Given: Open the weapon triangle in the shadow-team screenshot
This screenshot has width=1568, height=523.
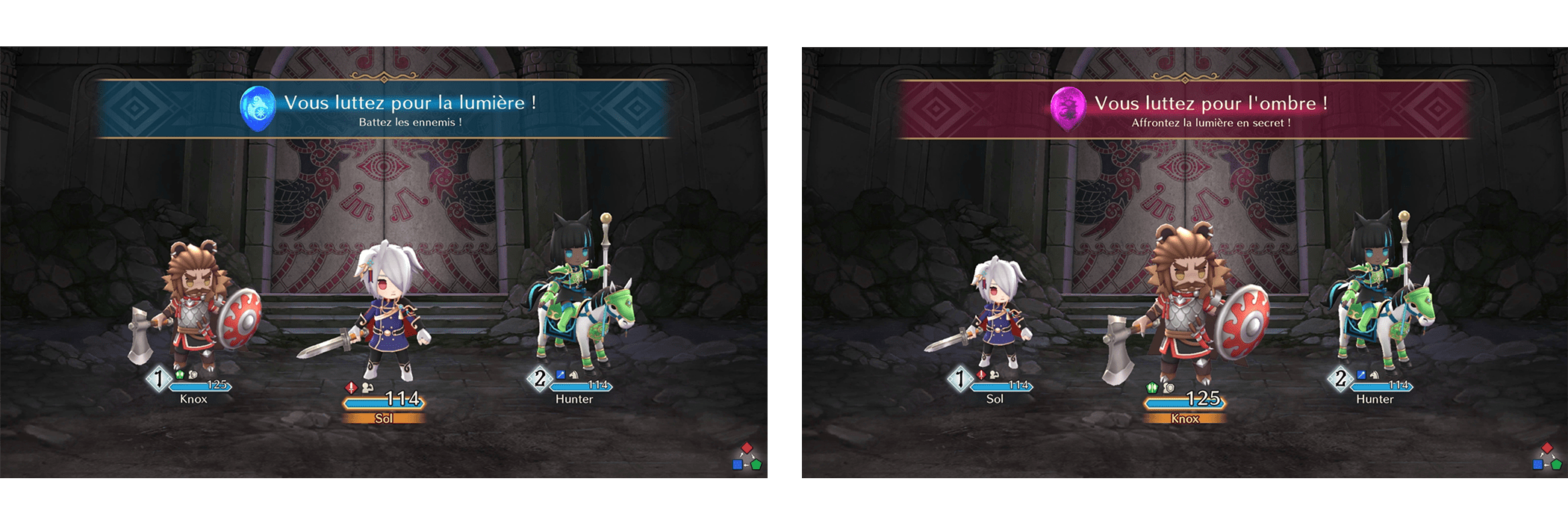Looking at the screenshot, I should tap(1547, 457).
